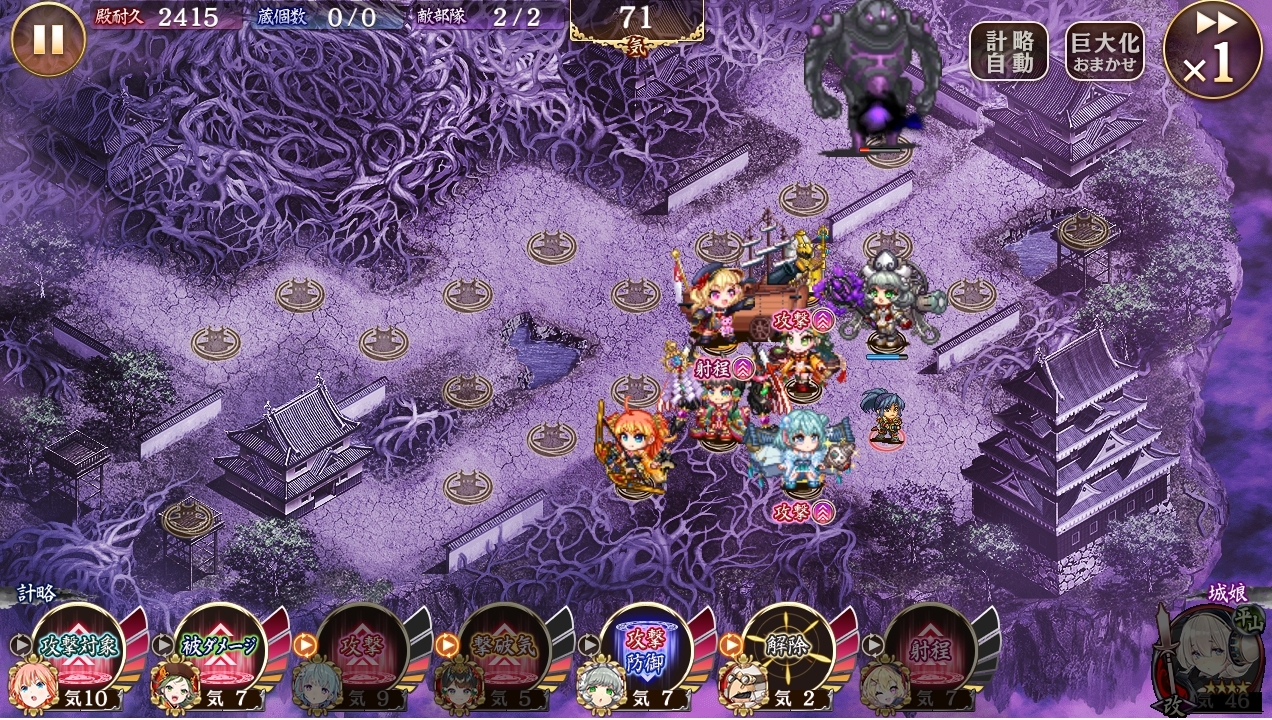Image resolution: width=1272 pixels, height=720 pixels.
Task: Select the 撃破気 stratagem icon
Action: (505, 646)
